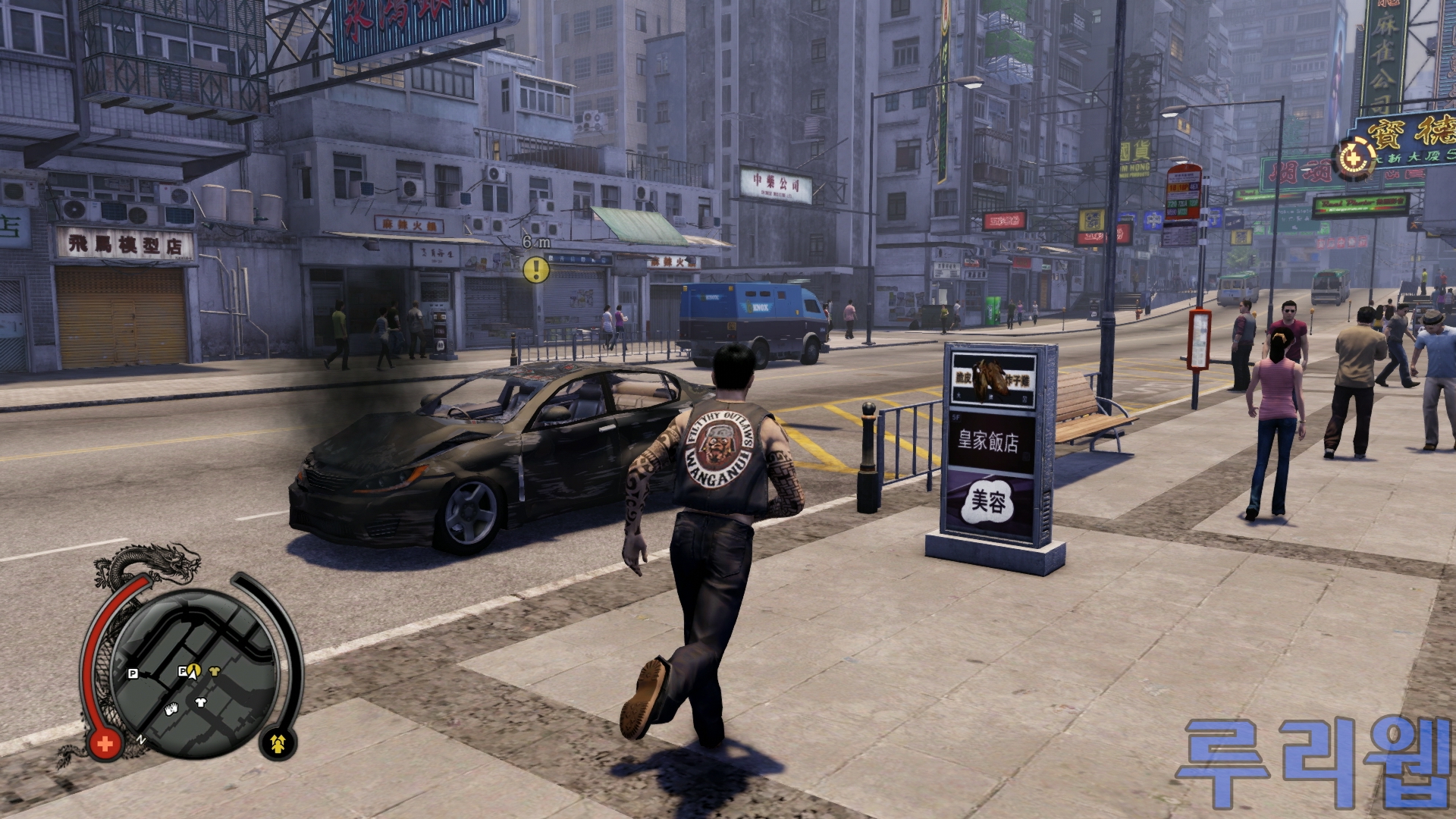
Task: Click the yellow Face meter icon
Action: pos(278,744)
